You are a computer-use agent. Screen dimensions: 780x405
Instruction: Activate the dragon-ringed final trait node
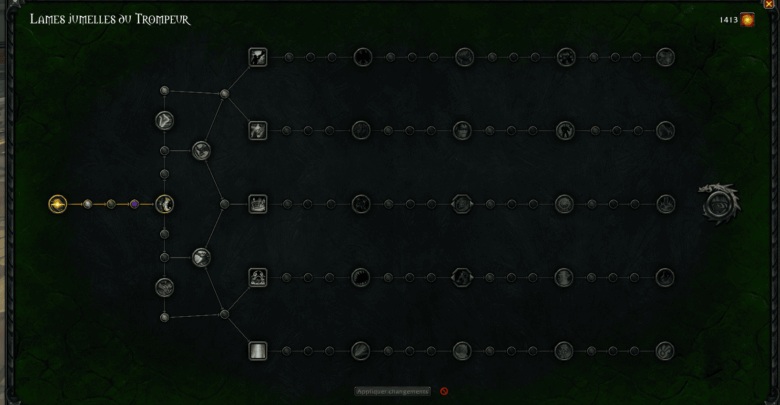click(718, 203)
